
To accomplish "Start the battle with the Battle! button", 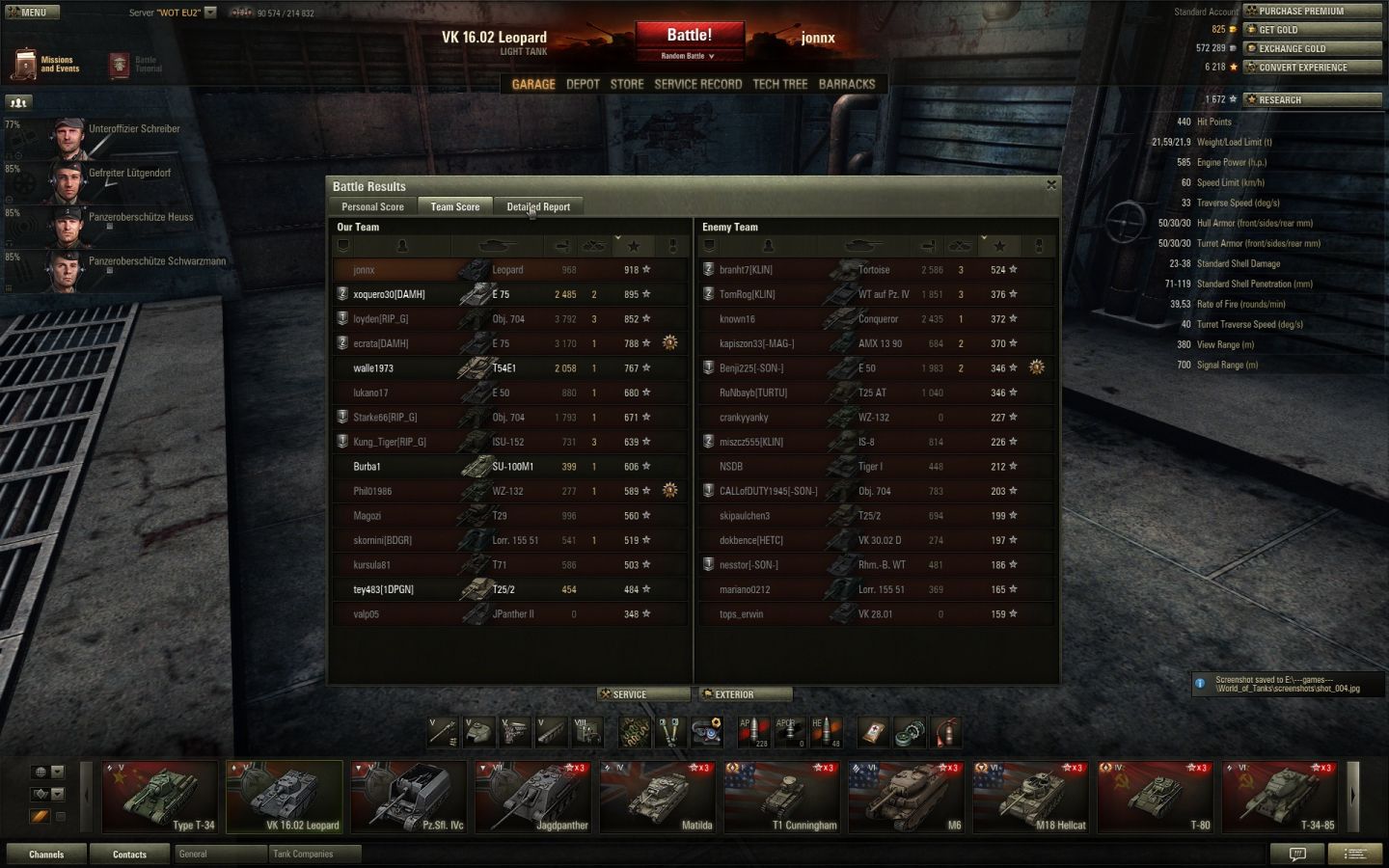I will [x=689, y=36].
